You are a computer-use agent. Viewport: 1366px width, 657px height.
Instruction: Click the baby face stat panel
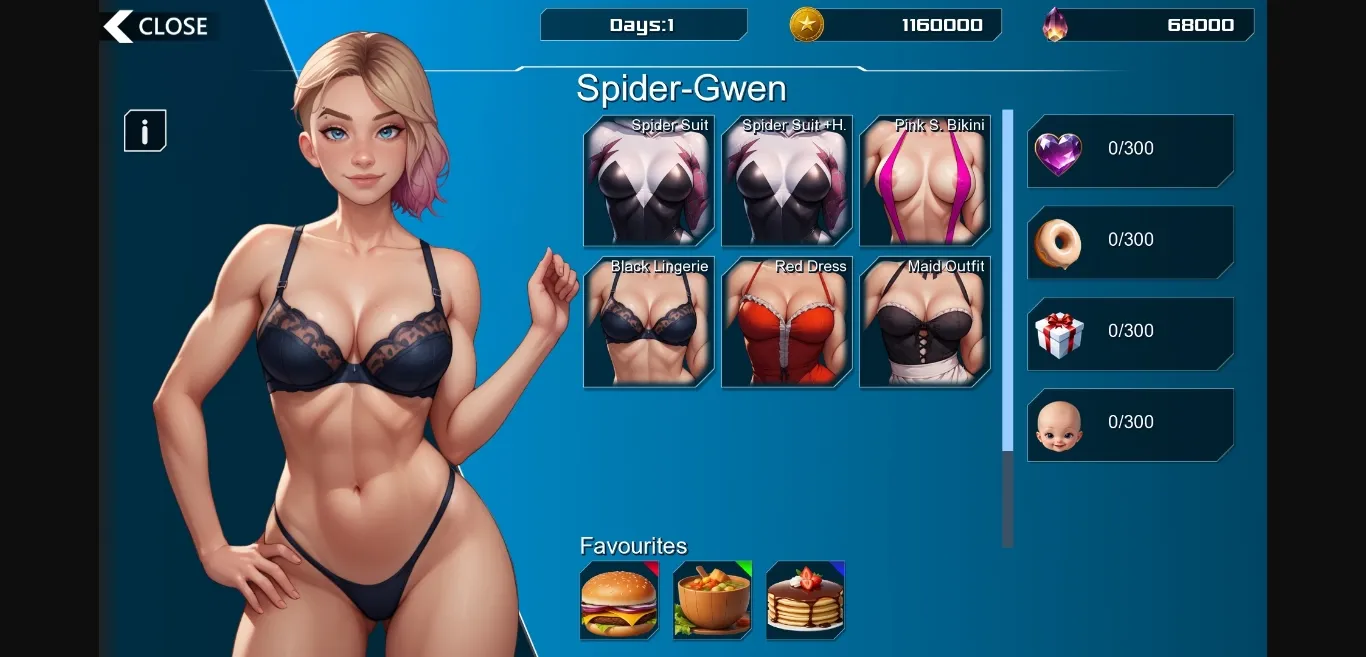coord(1130,425)
